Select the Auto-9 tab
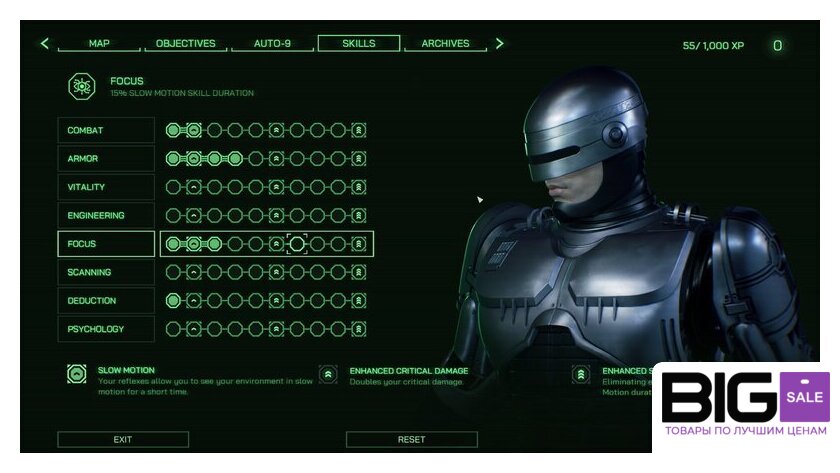The height and width of the screenshot is (473, 840). (272, 44)
